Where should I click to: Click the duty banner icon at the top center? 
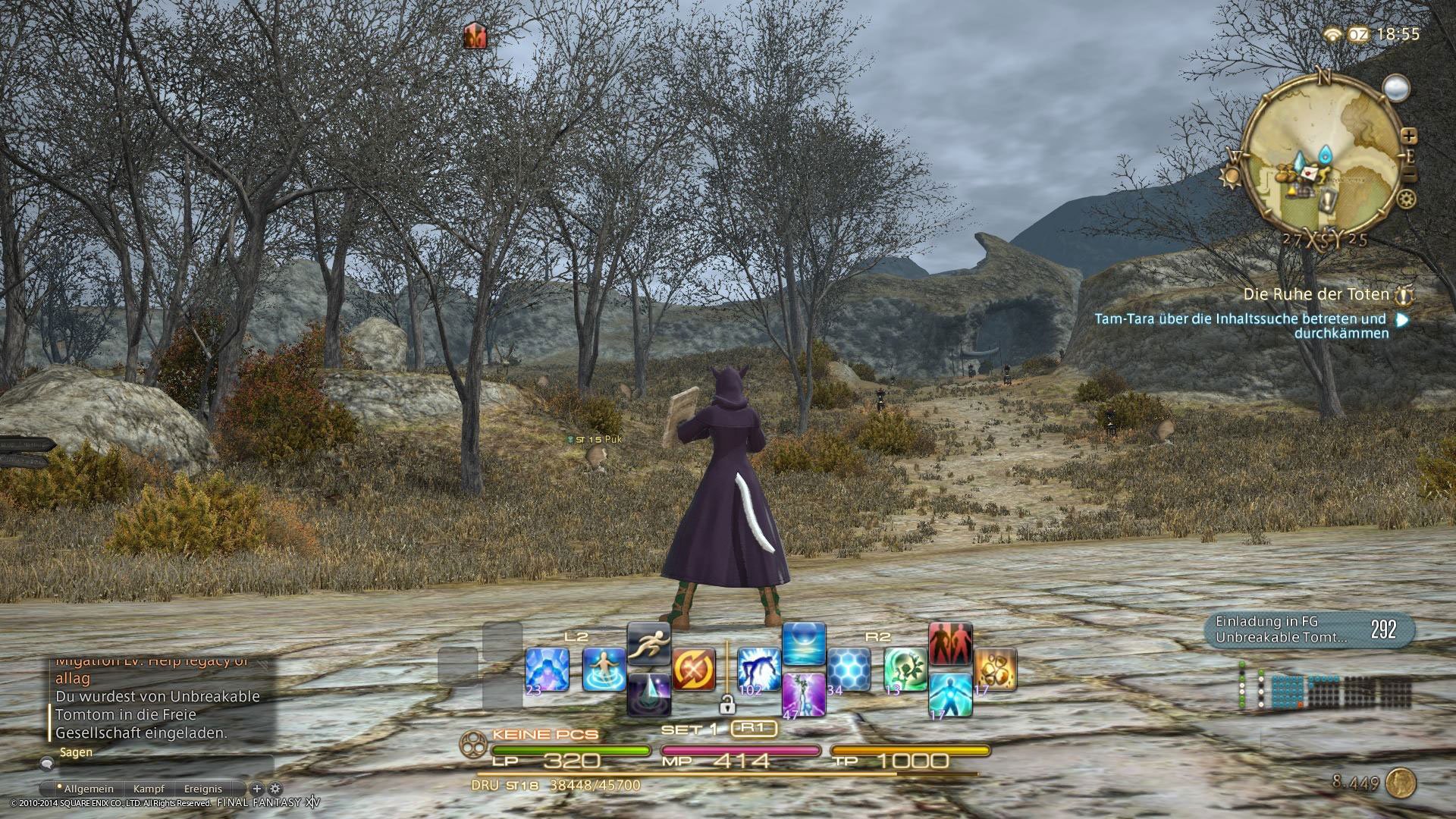coord(474,36)
